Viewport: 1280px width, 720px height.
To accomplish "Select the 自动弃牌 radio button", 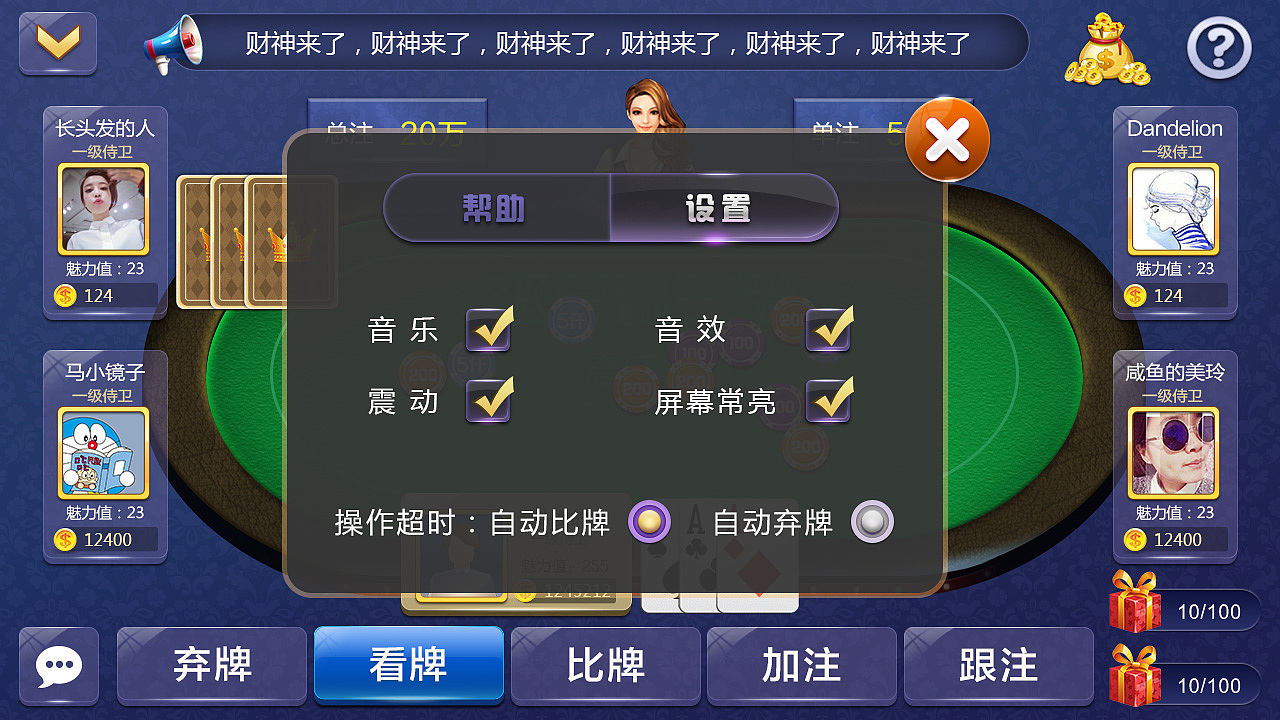I will 870,522.
